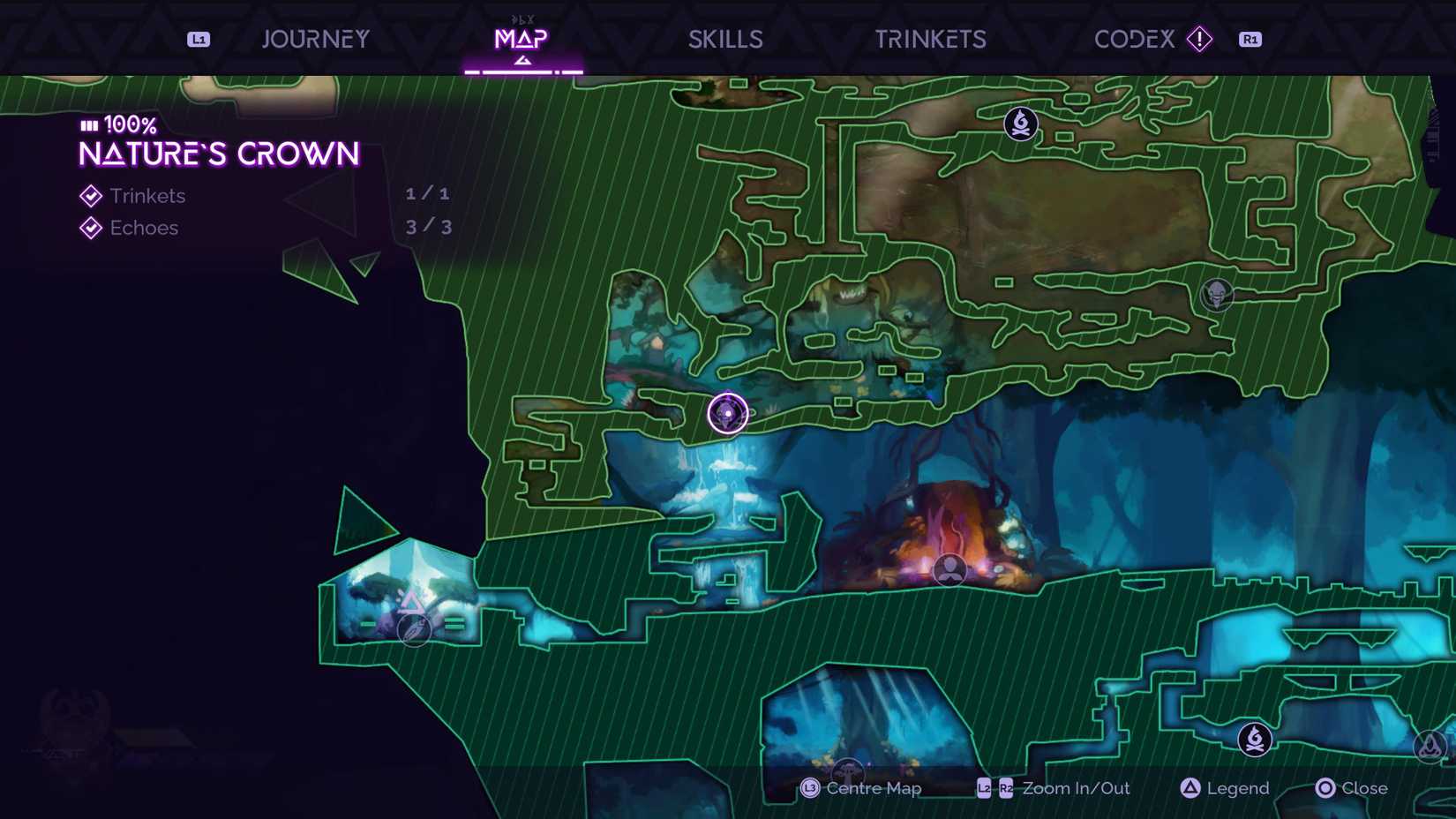Click the campfire spirit well icon at top center
Viewport: 1456px width, 819px height.
[1019, 124]
